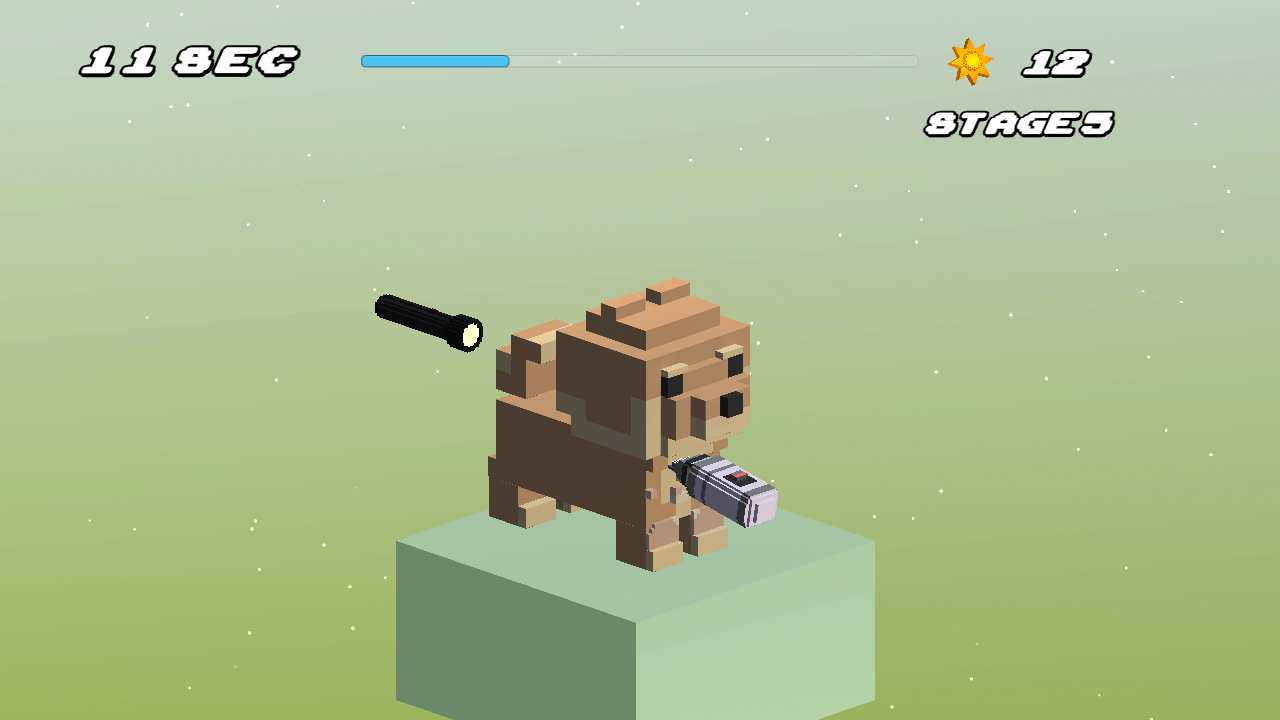Click the flashlight's glowing lens
Image resolution: width=1280 pixels, height=720 pixels.
pos(470,333)
